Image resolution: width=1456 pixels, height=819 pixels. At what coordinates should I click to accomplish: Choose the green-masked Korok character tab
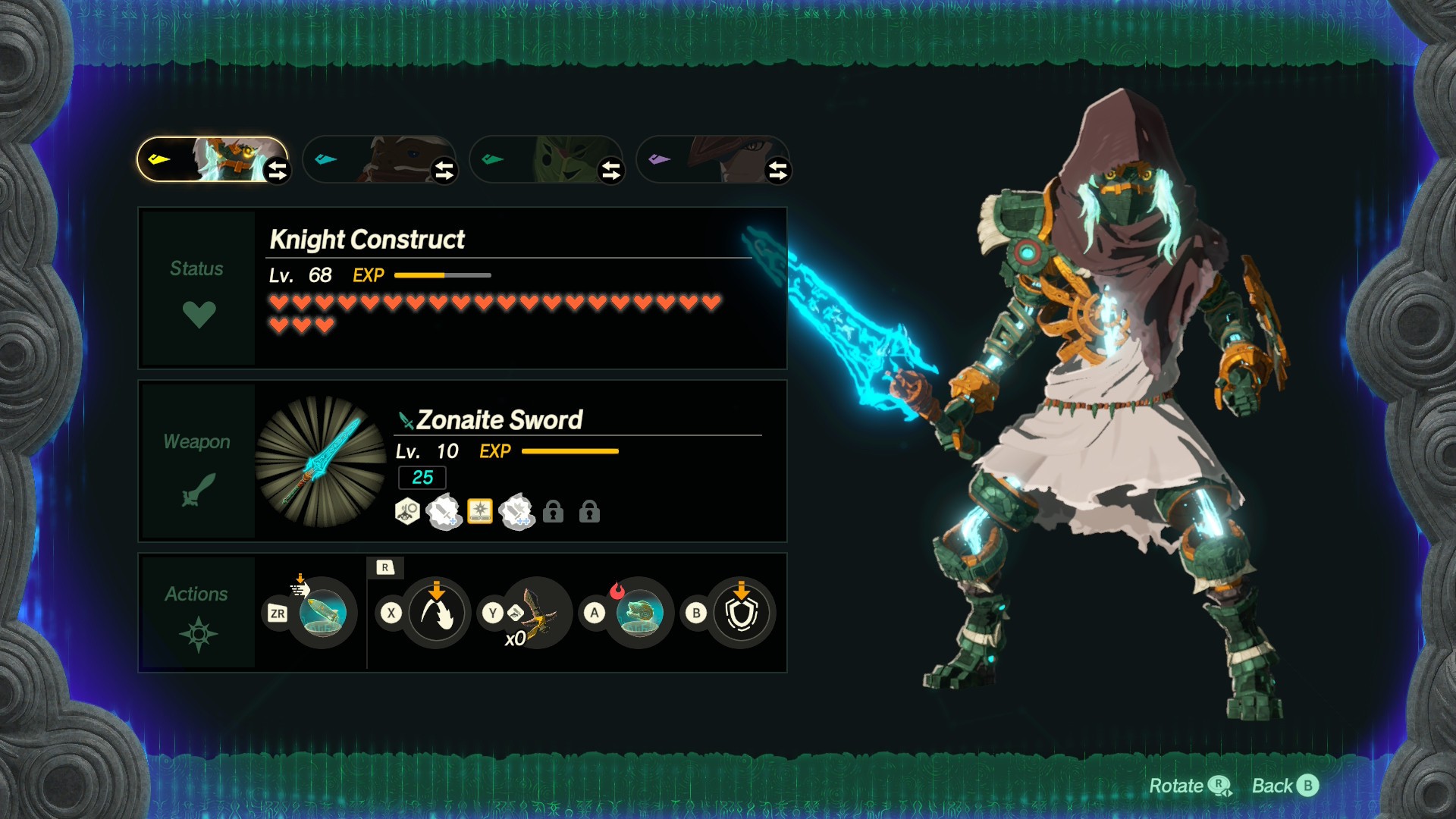tap(546, 159)
